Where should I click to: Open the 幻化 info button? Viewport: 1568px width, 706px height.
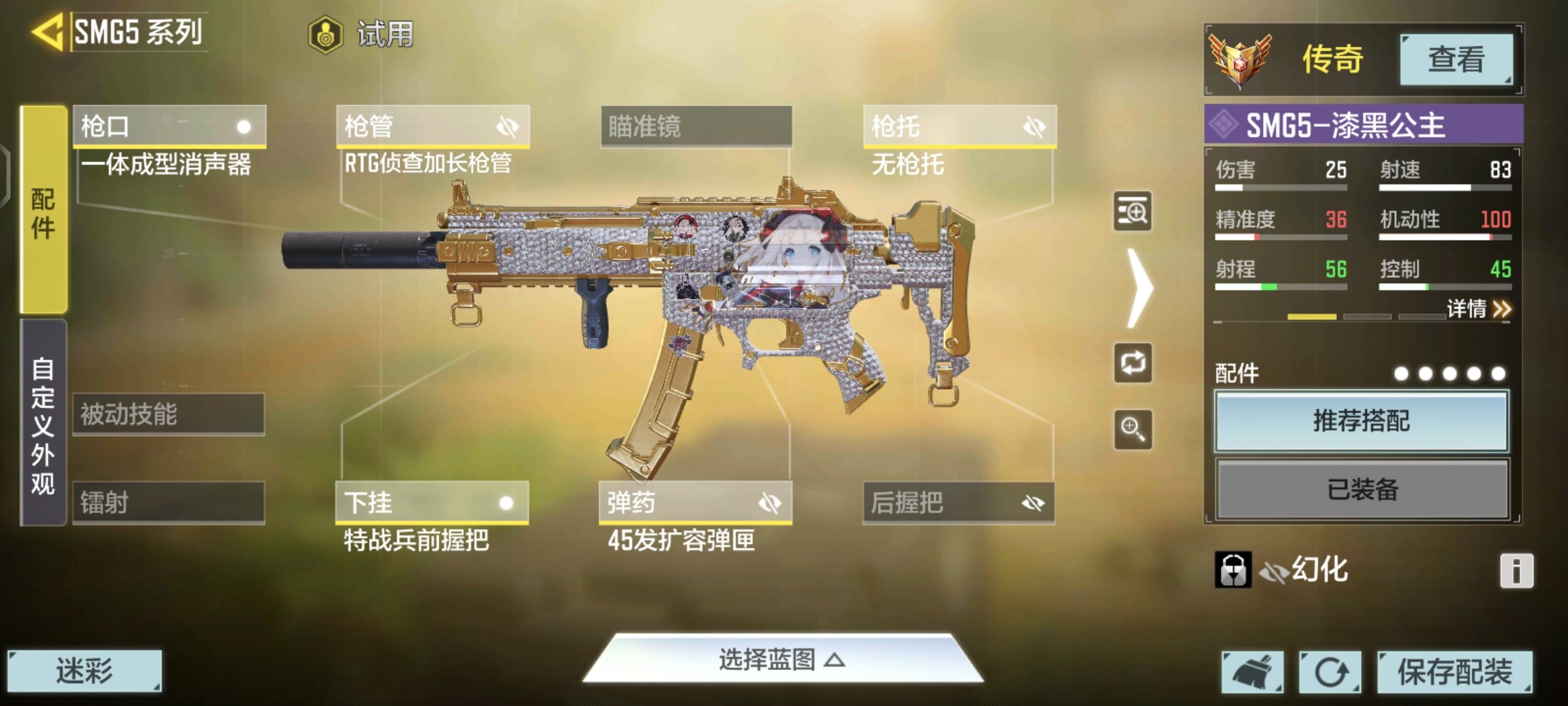1516,571
